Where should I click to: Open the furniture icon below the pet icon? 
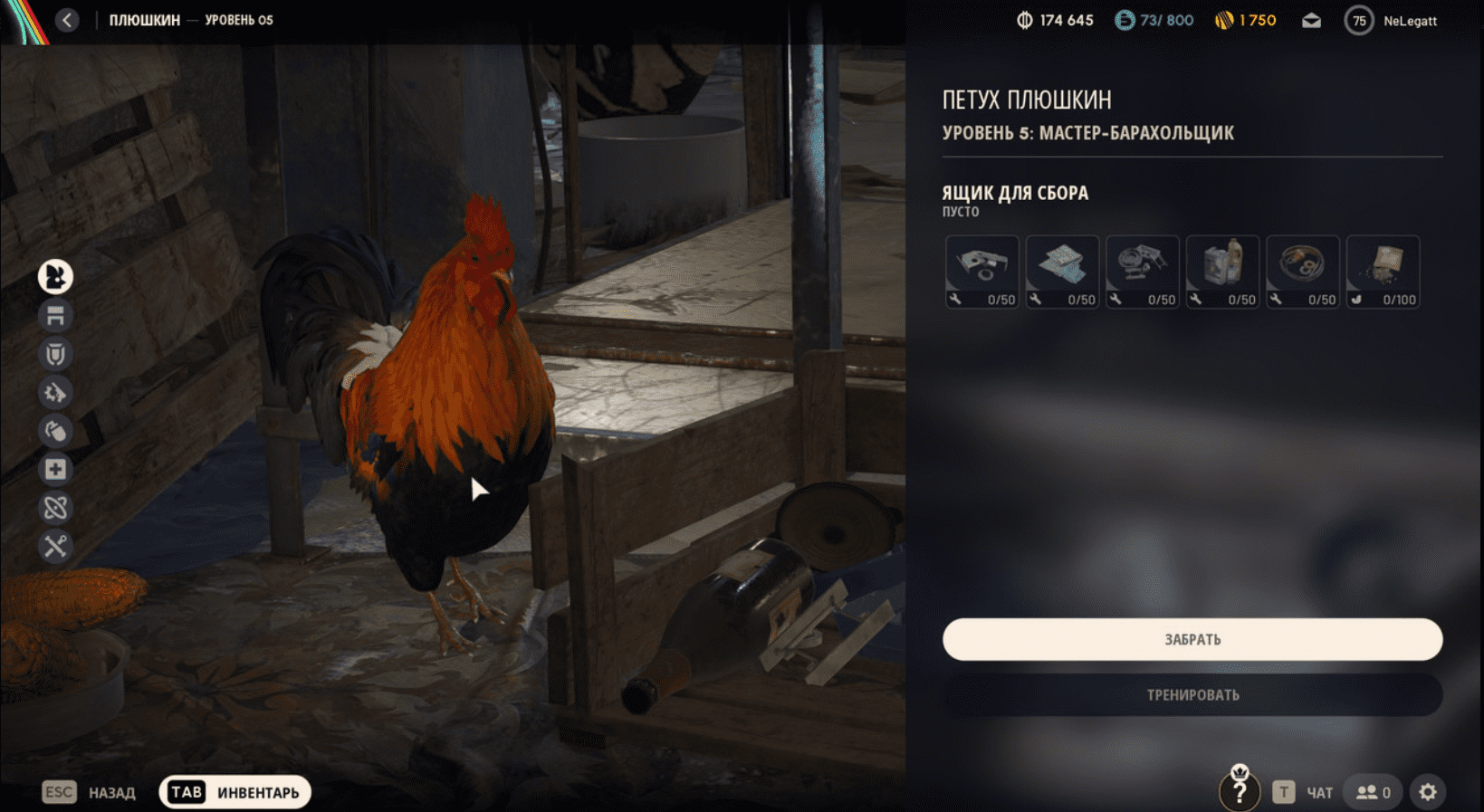click(x=55, y=315)
